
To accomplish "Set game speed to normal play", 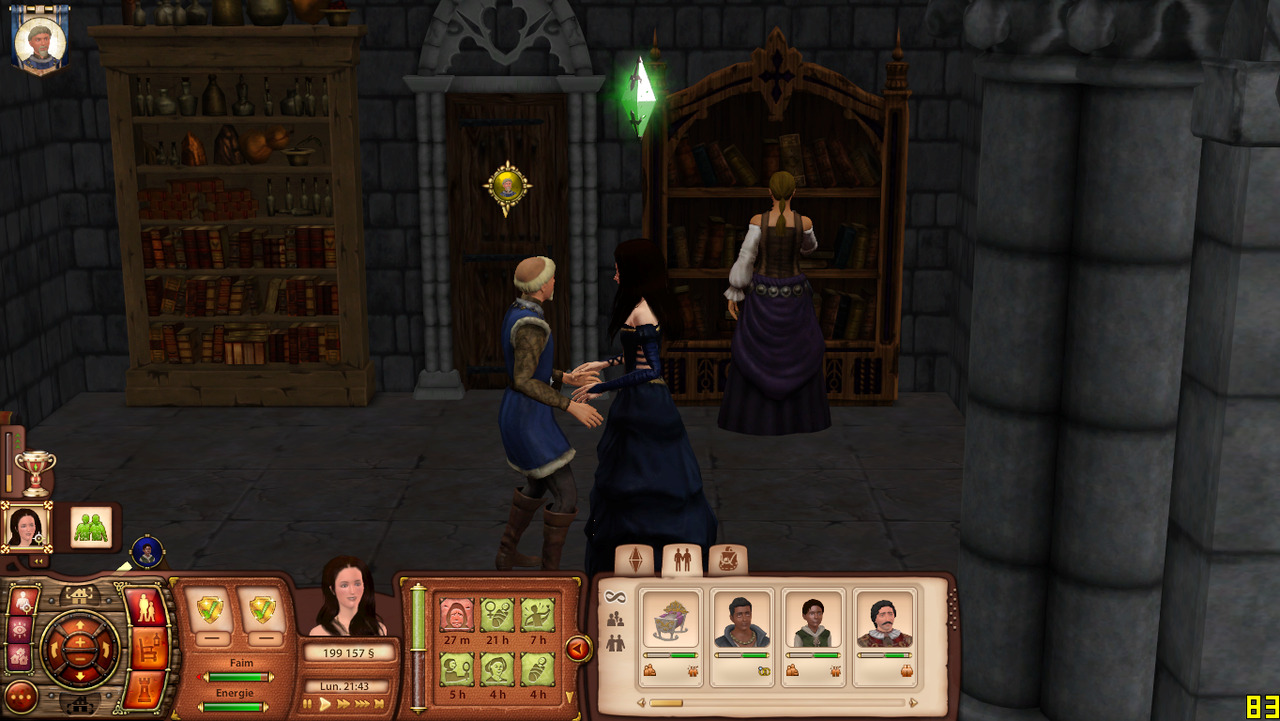I will click(324, 704).
